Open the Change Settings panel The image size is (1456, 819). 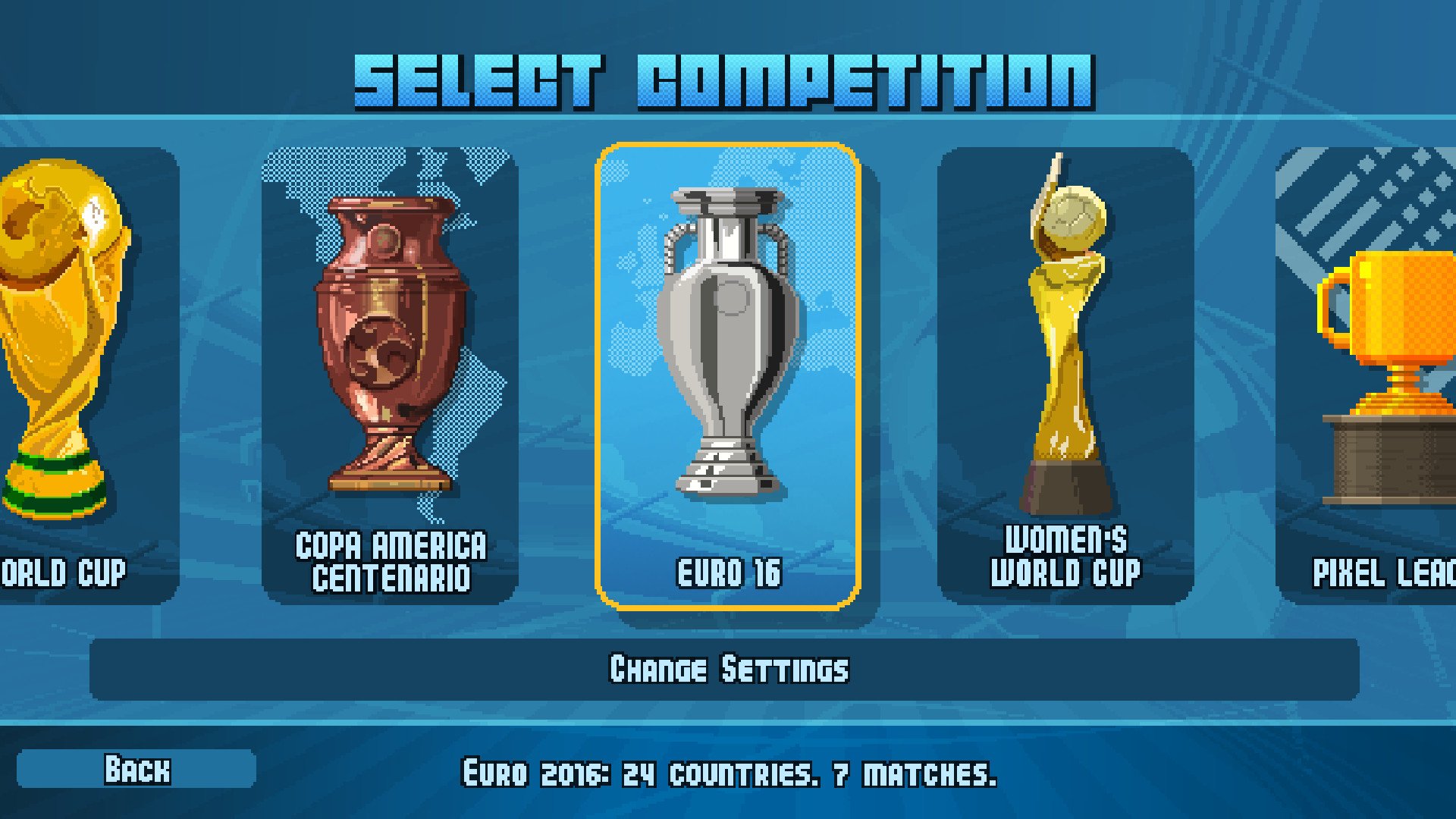pos(728,669)
